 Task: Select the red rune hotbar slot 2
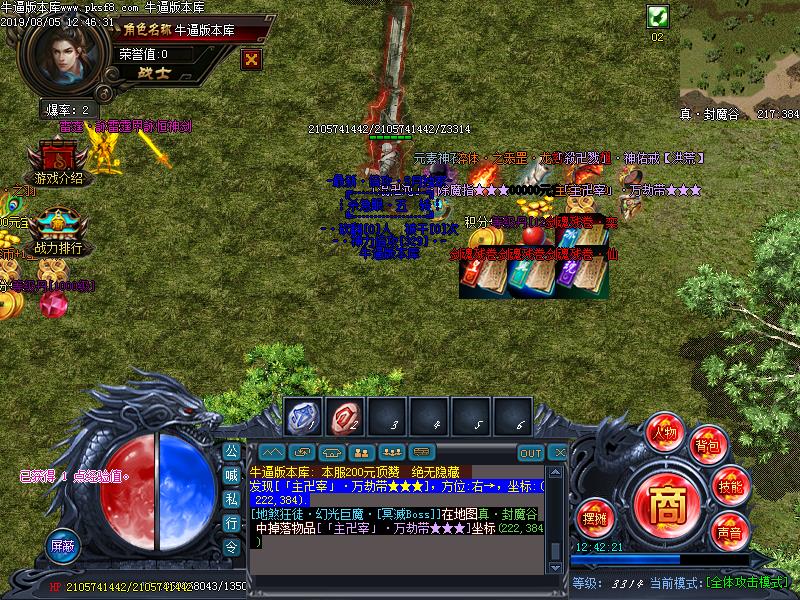click(346, 418)
